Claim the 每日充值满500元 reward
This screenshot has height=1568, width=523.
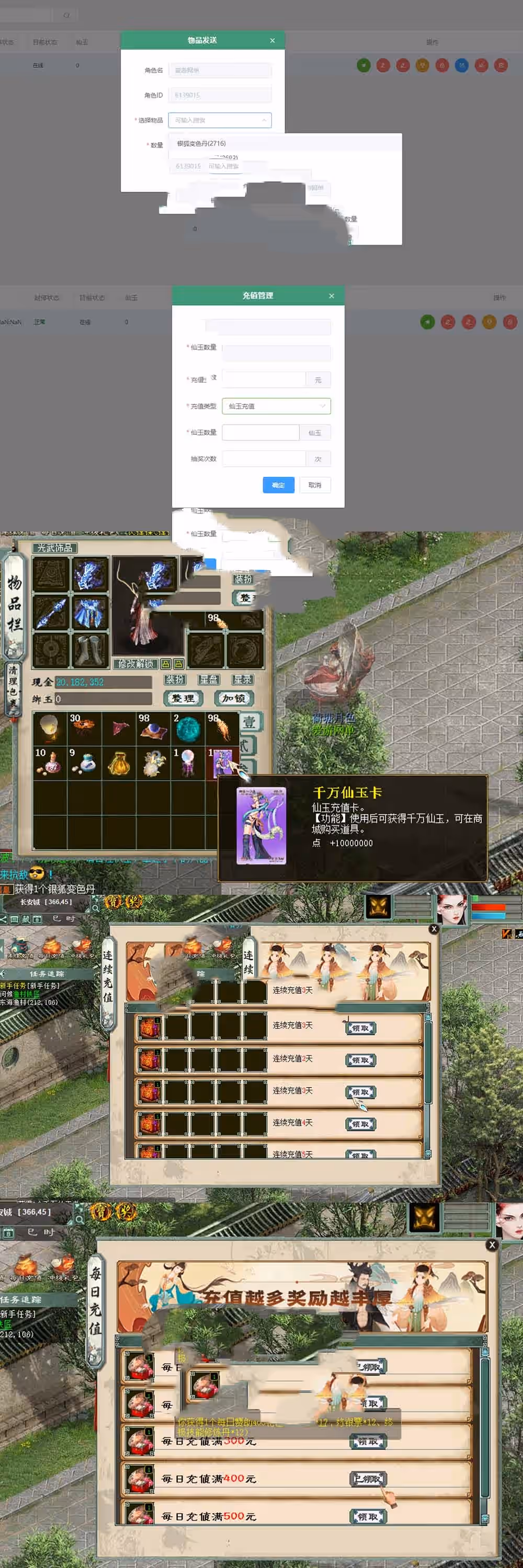(368, 1516)
